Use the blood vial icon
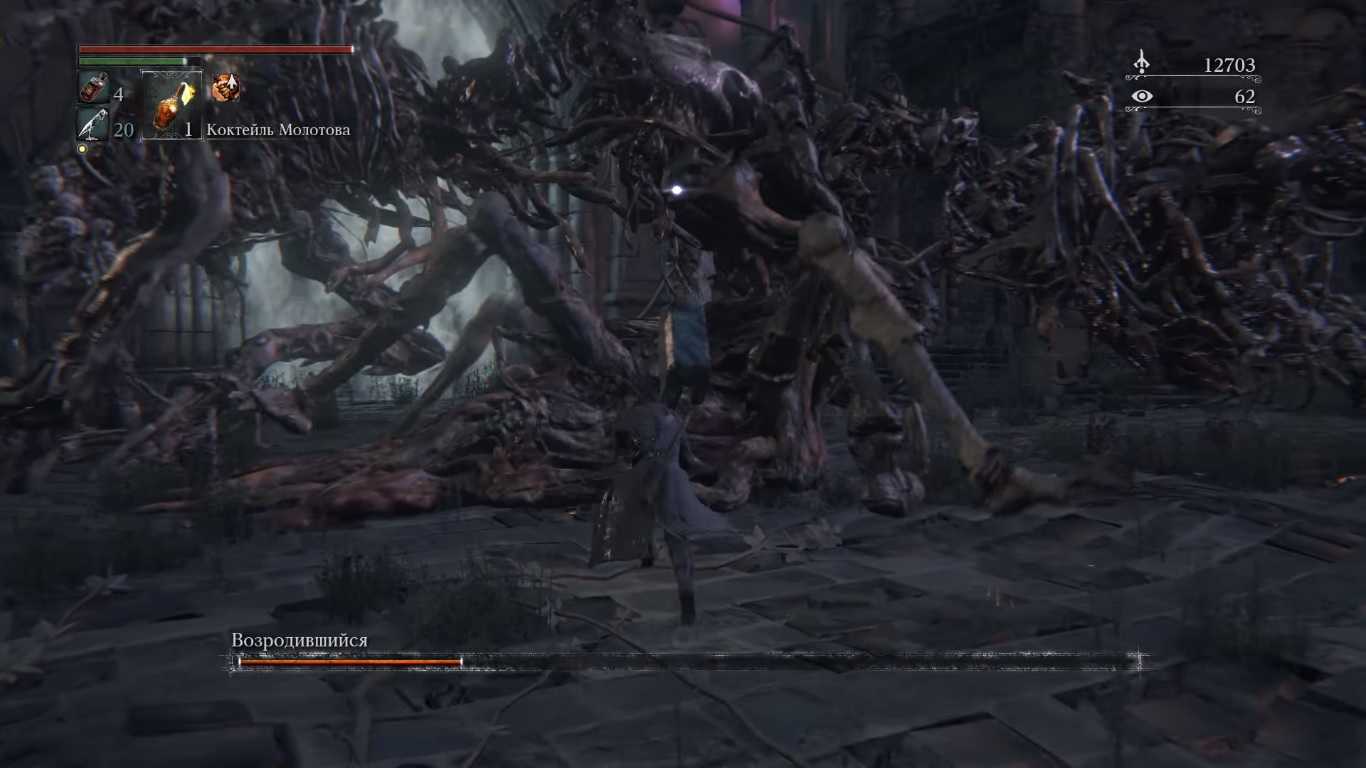Screen dimensions: 1366x768 (94, 89)
